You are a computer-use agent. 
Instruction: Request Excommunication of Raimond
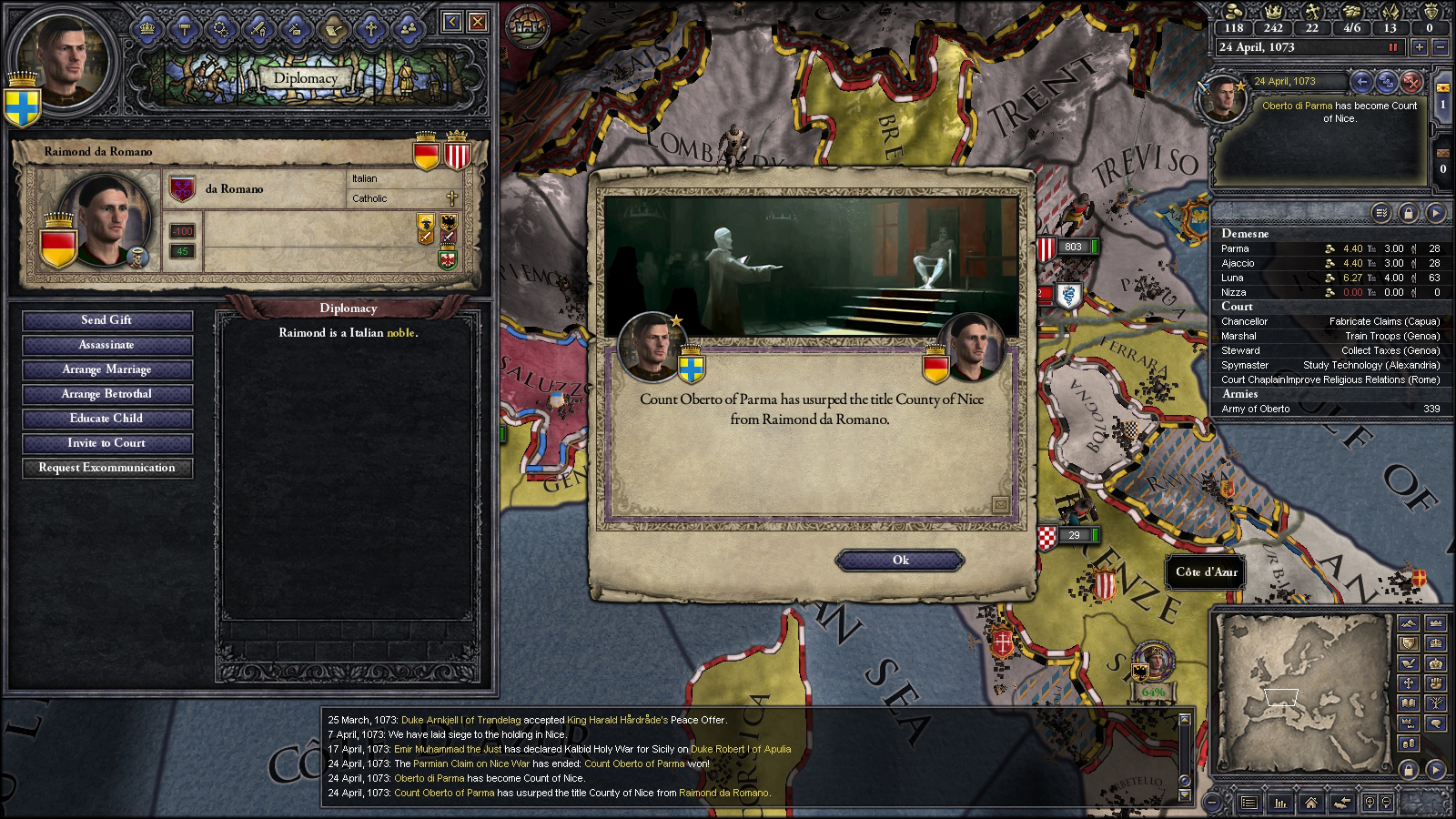tap(107, 468)
